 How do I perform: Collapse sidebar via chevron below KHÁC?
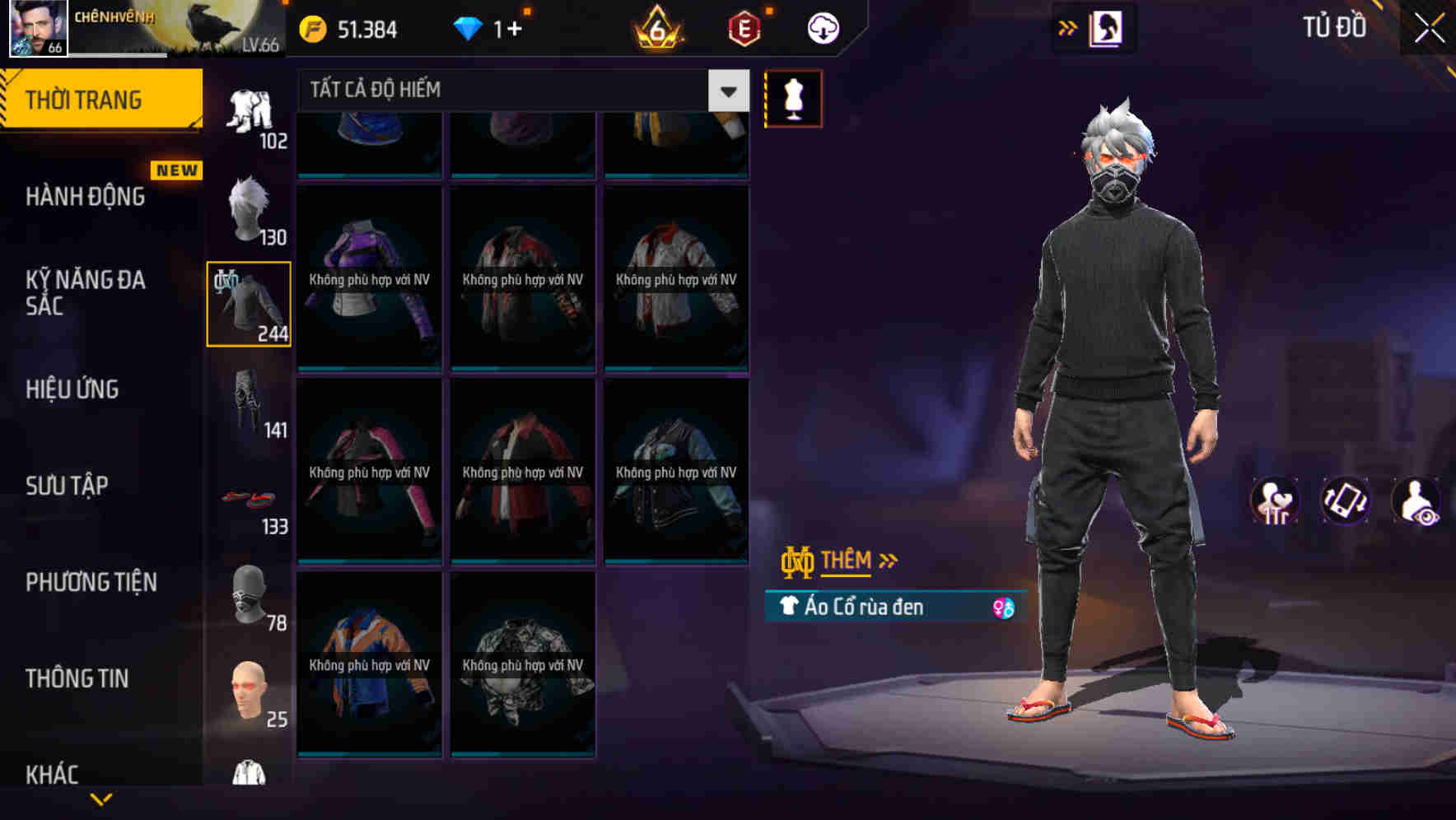[x=103, y=798]
